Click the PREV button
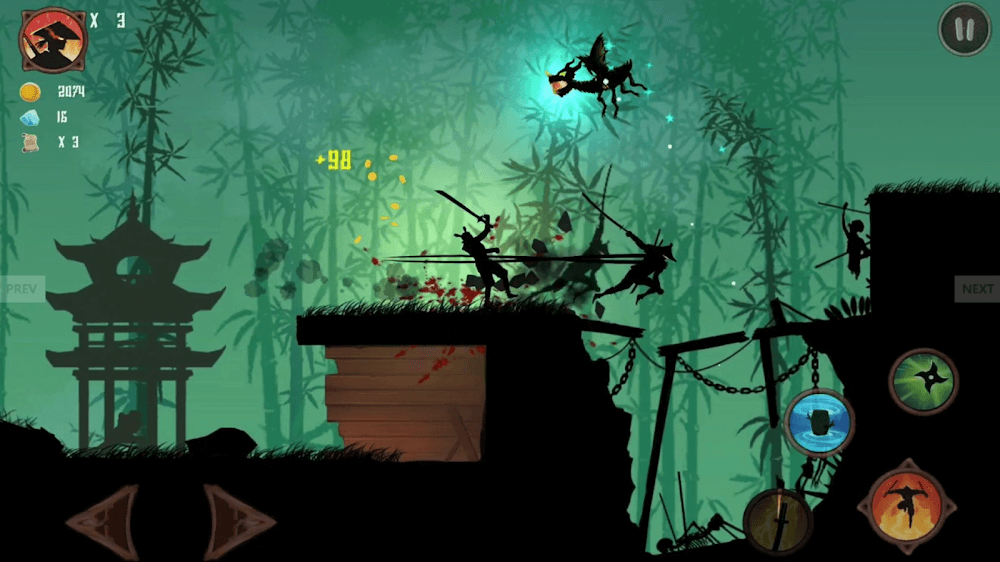This screenshot has height=562, width=1000. pos(21,289)
